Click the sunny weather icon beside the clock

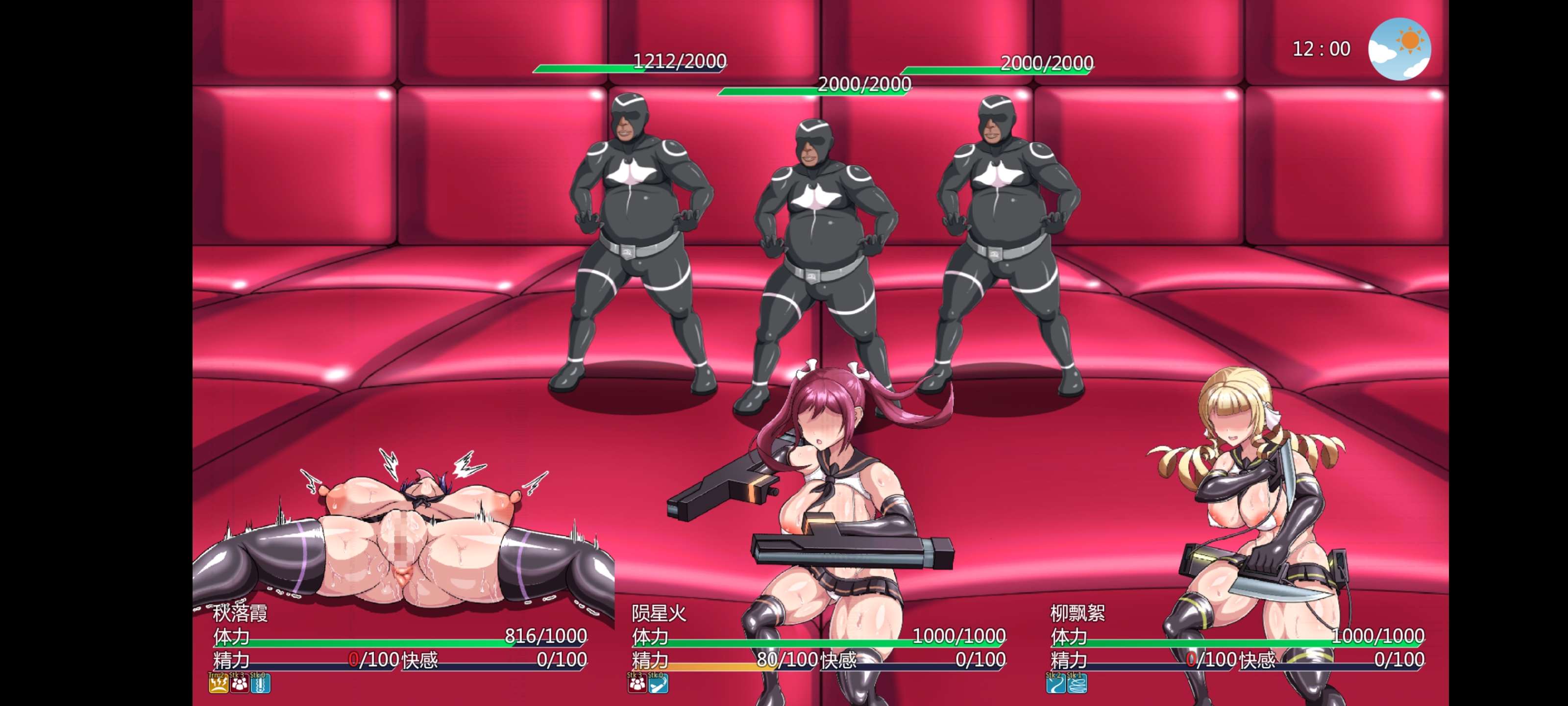coord(1399,49)
